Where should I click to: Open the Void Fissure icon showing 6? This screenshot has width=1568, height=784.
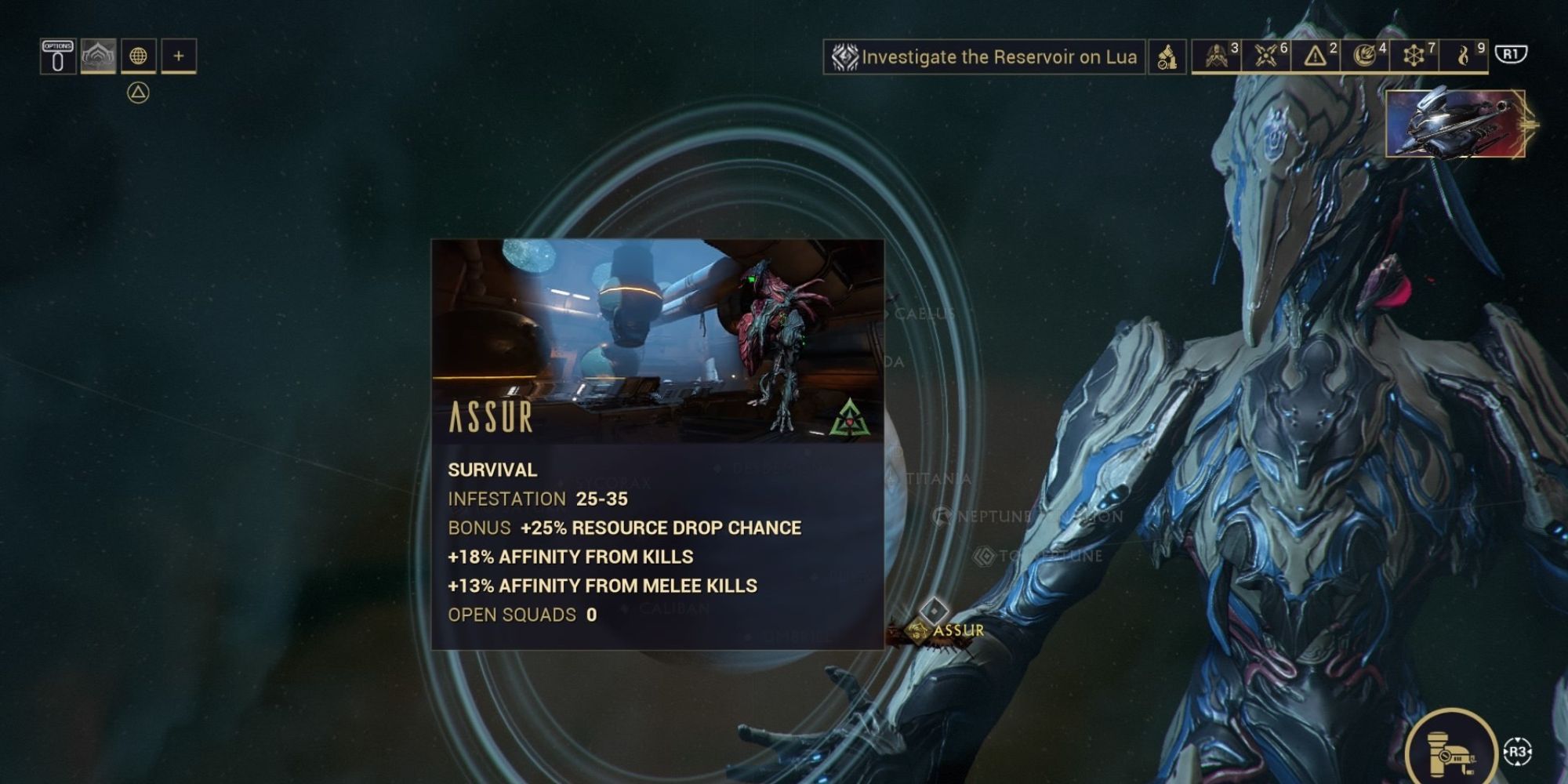(x=1265, y=56)
